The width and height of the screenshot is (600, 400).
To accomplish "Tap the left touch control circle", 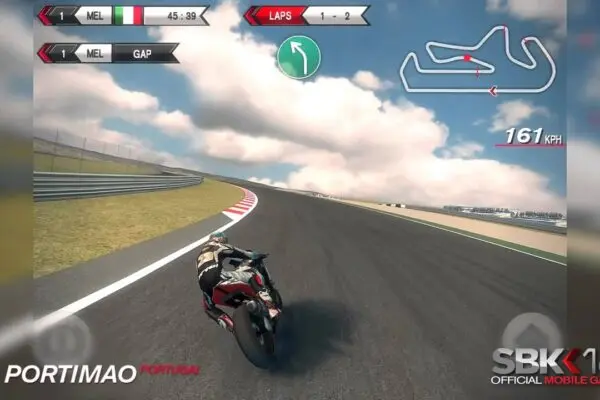I will 61,338.
